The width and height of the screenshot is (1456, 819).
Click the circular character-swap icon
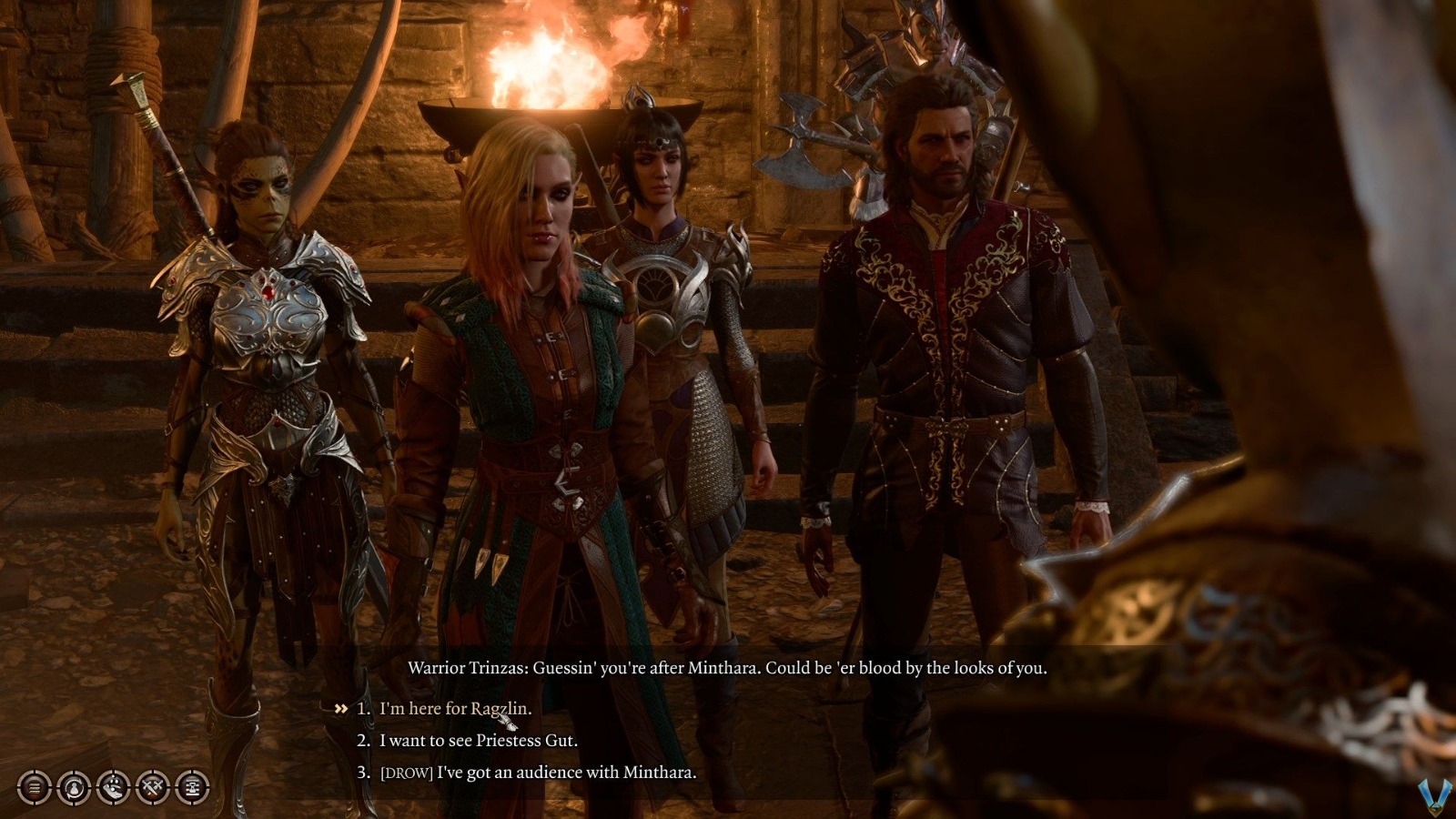click(73, 788)
